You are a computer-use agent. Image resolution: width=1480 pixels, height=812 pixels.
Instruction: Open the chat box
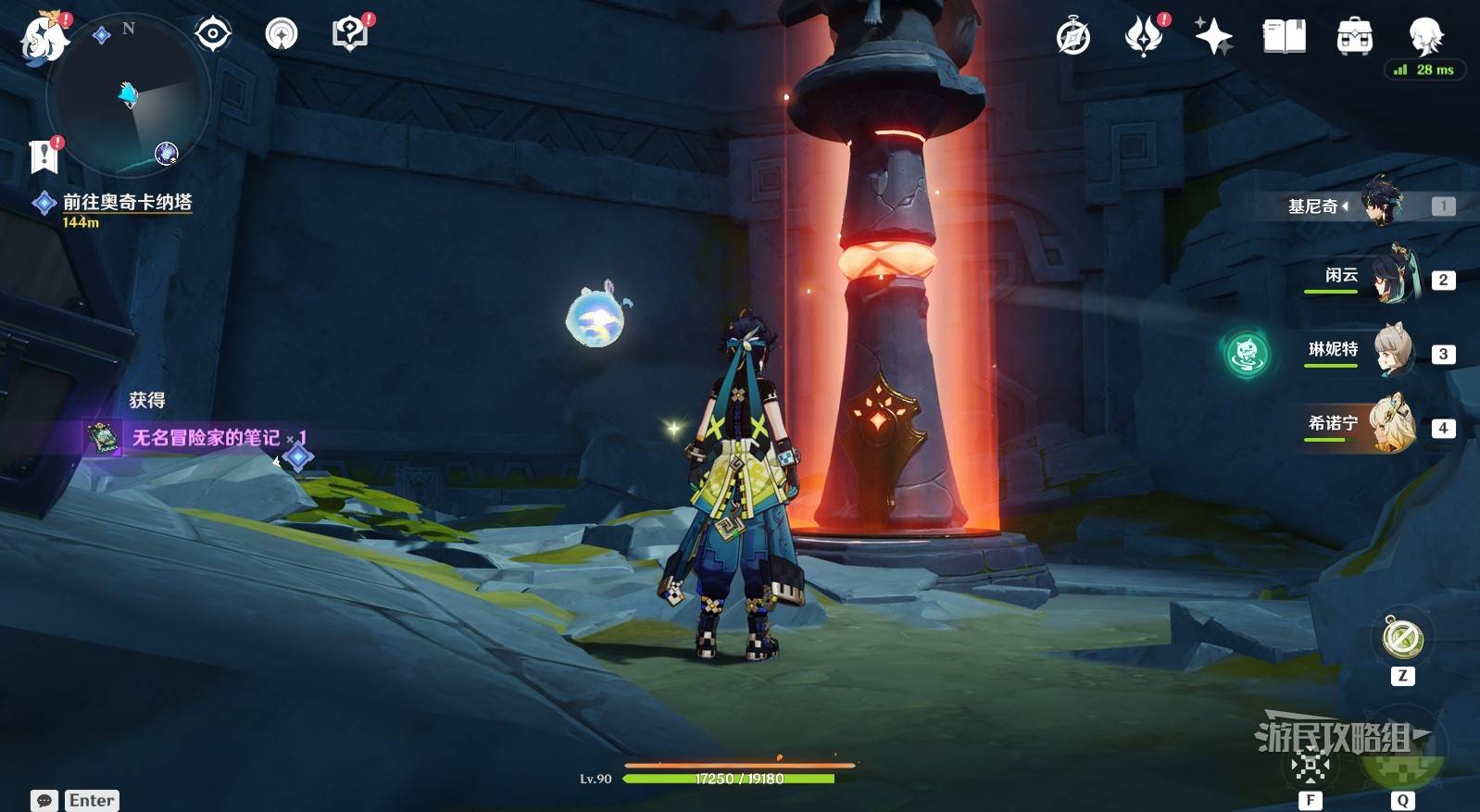tap(44, 801)
